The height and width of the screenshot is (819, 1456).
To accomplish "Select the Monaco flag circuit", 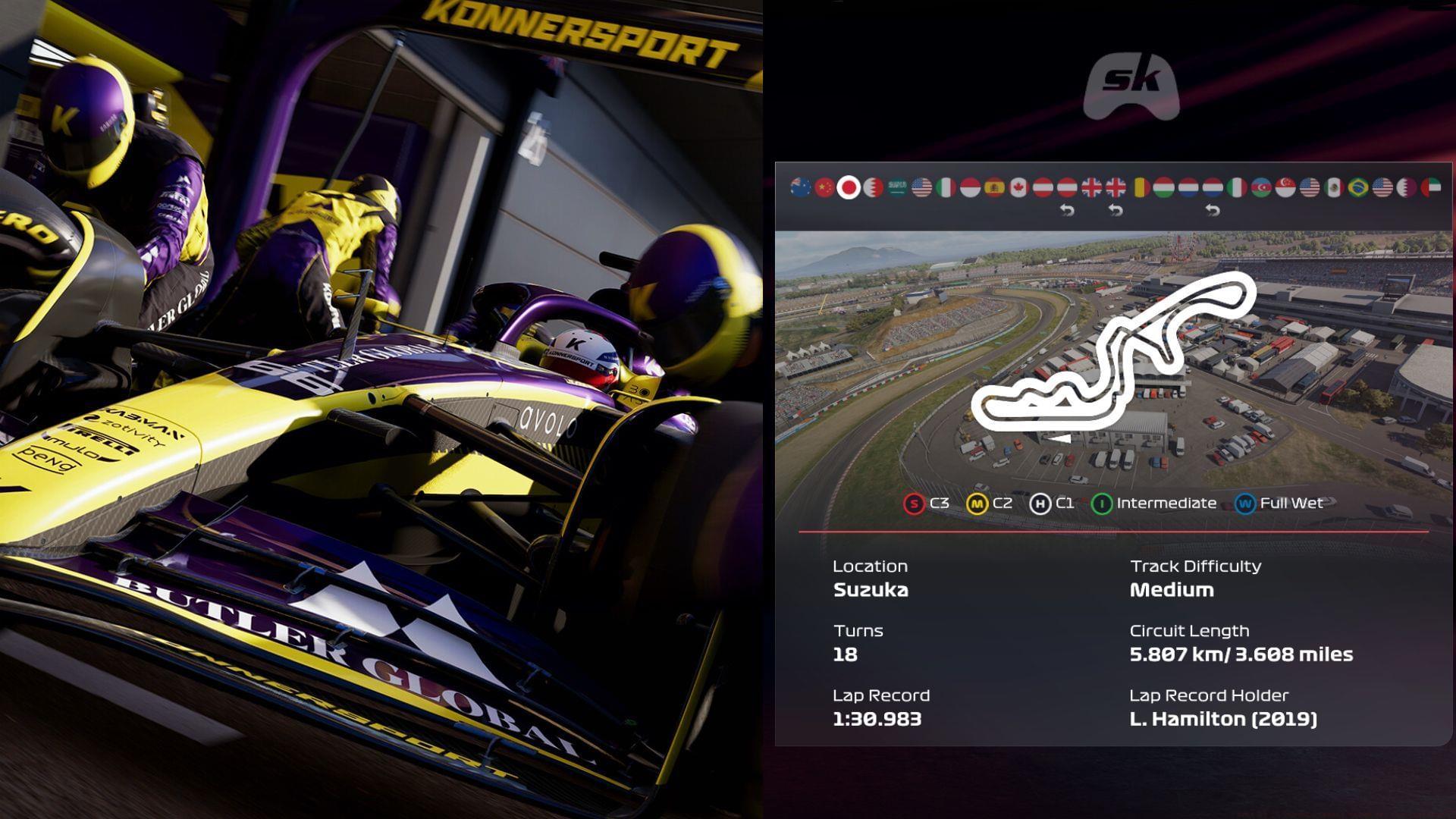I will [x=970, y=187].
